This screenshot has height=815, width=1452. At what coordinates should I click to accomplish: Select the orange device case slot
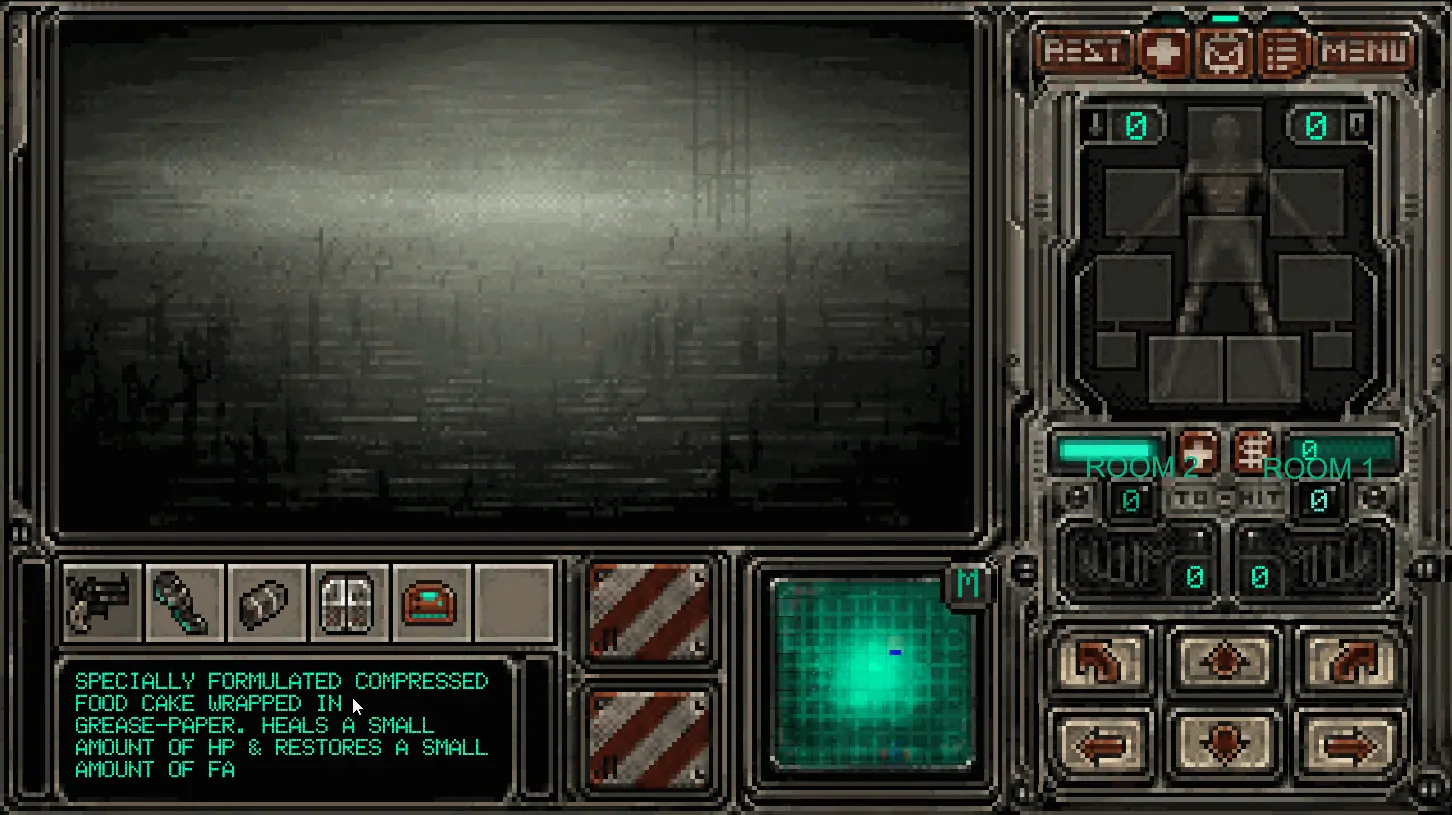(430, 602)
